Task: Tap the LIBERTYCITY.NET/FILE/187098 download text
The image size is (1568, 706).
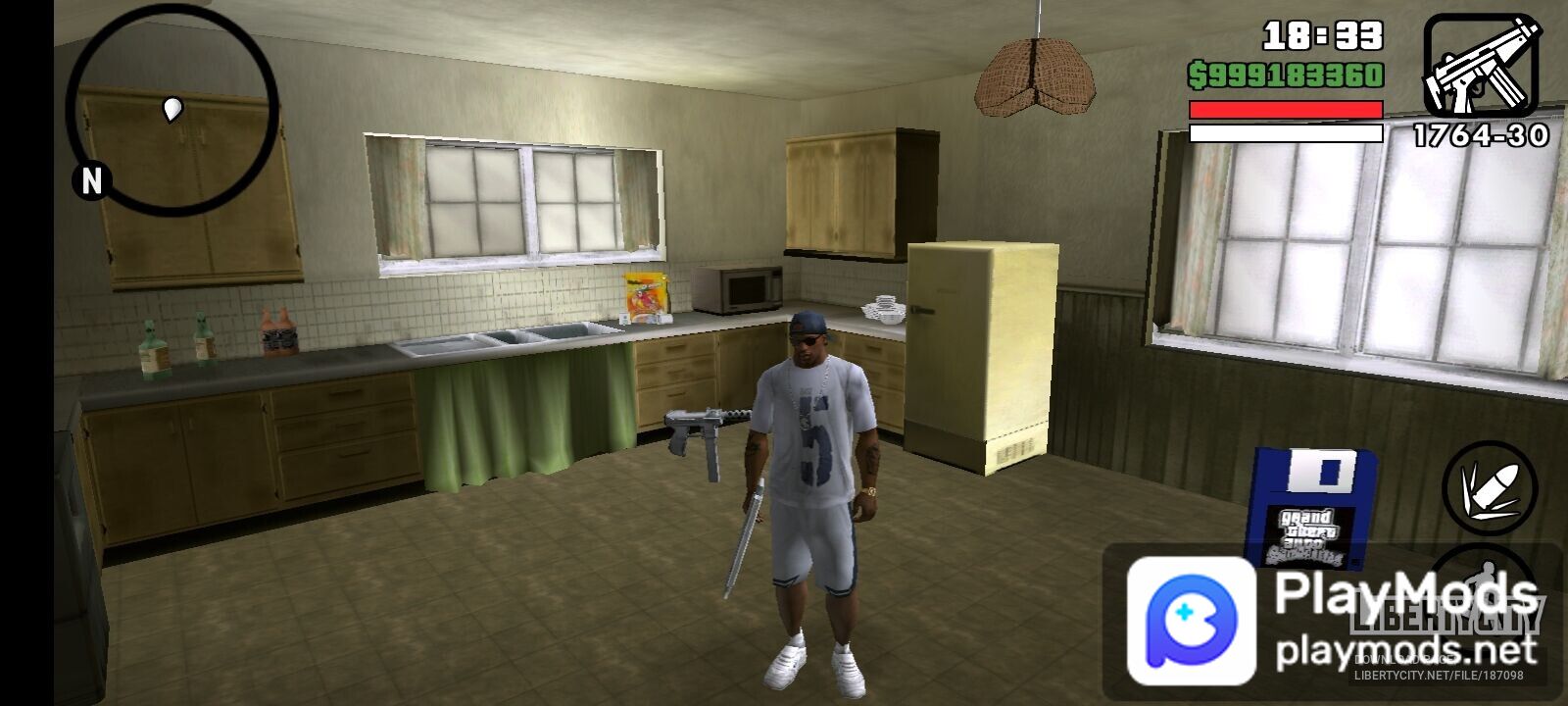Action: pos(1440,675)
